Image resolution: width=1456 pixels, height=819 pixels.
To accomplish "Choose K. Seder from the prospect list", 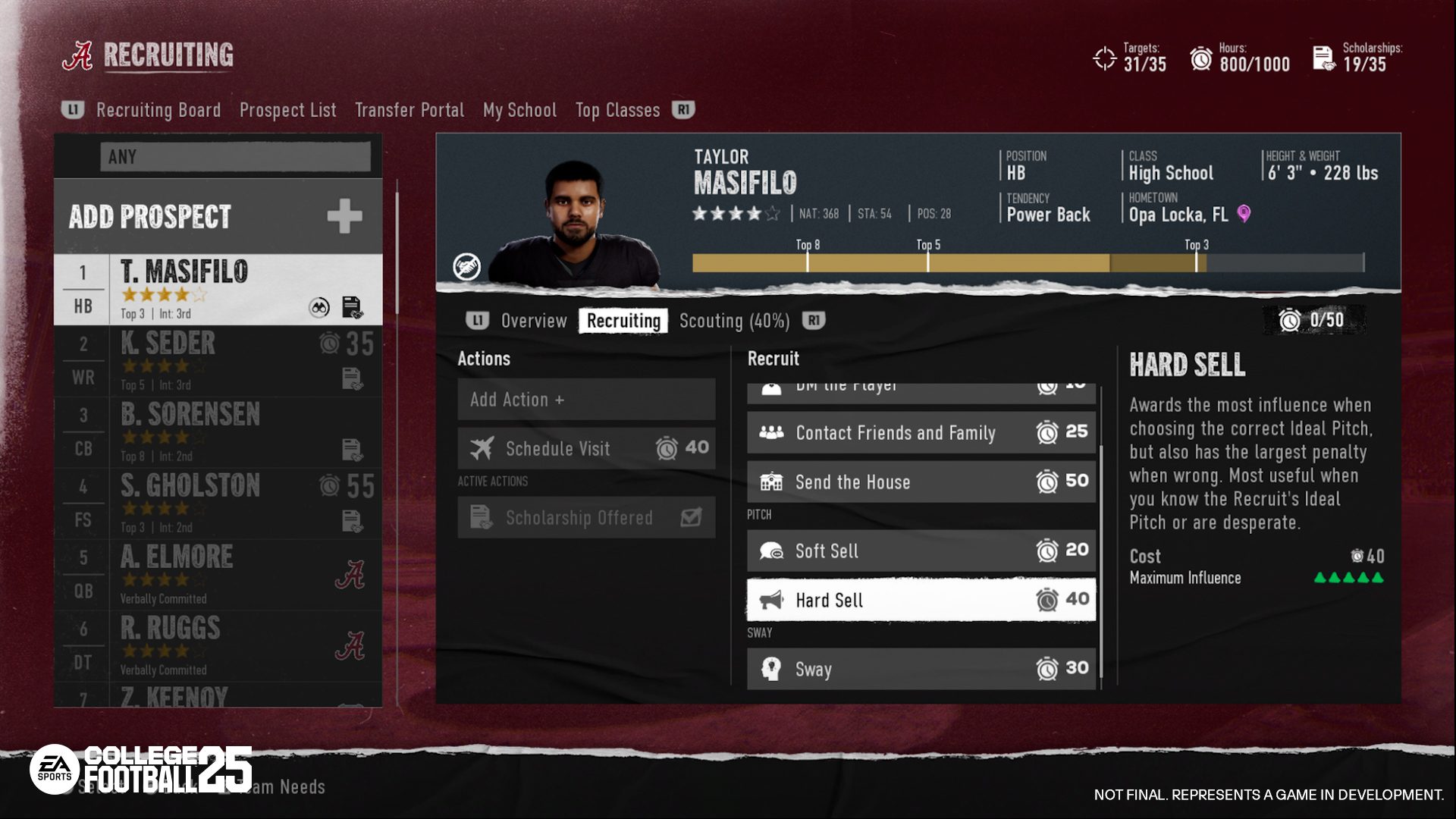I will pos(218,361).
